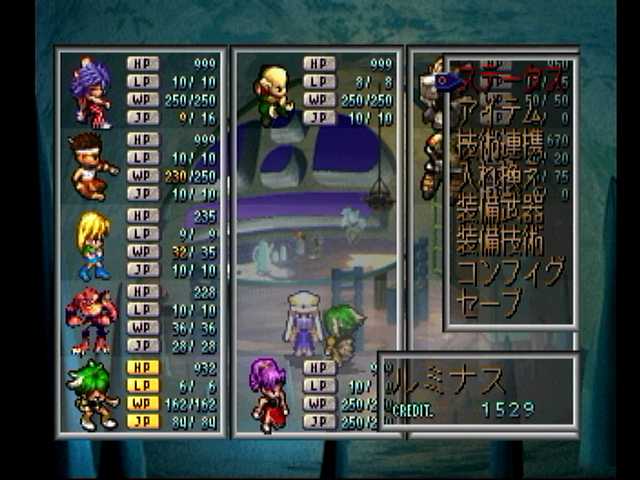This screenshot has height=480, width=640.
Task: Choose the 技術連携 menu option
Action: [501, 147]
